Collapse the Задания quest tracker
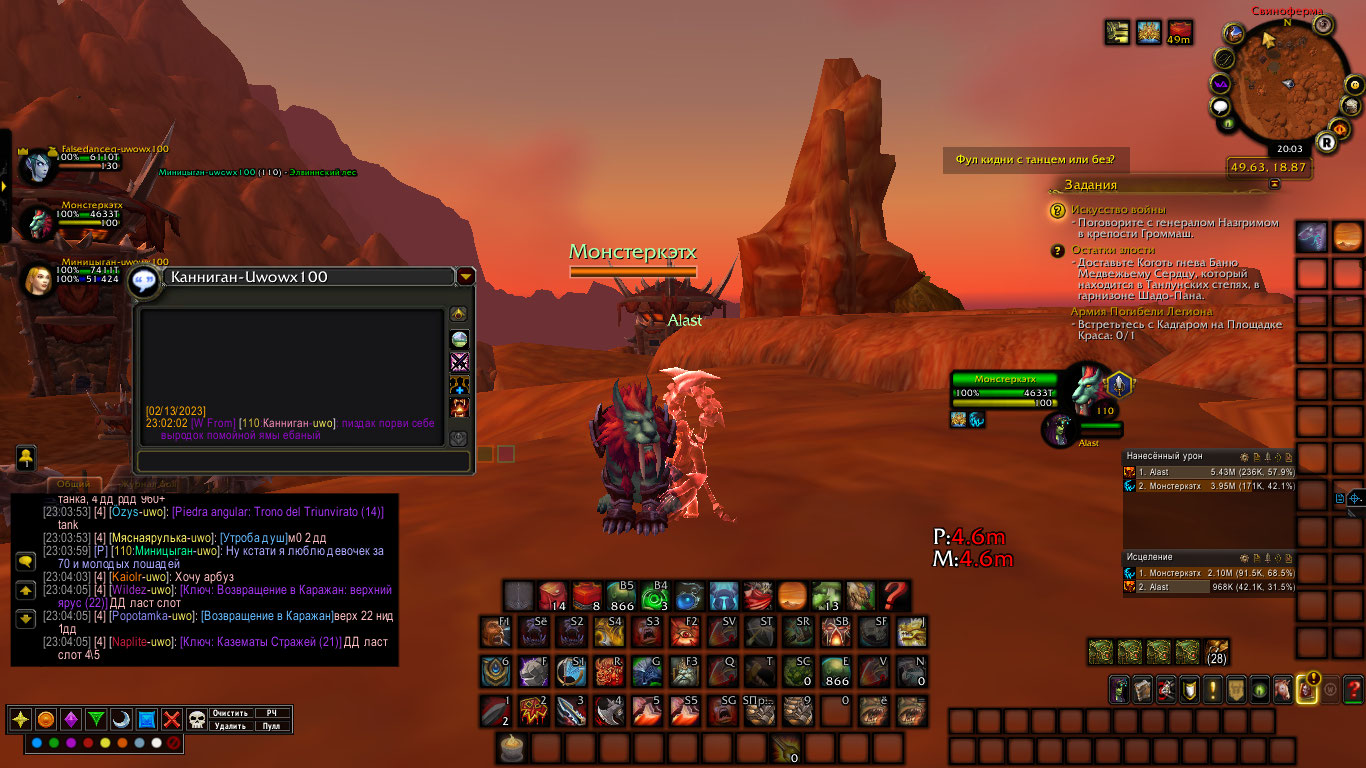The width and height of the screenshot is (1366, 768). (1275, 185)
